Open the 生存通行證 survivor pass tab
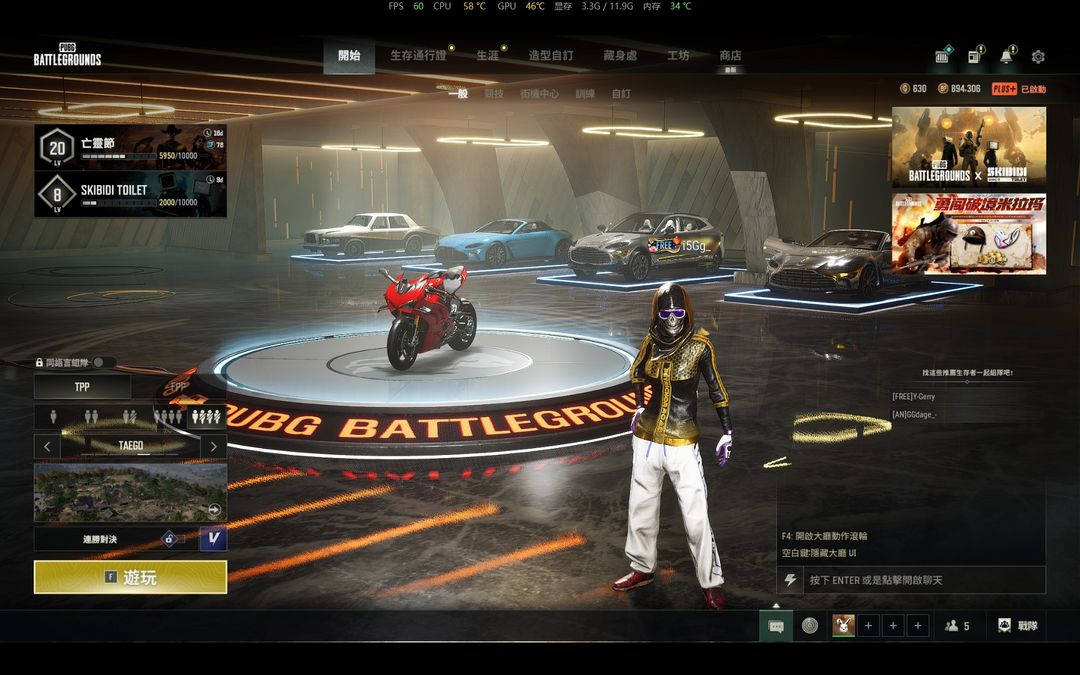The image size is (1080, 675). (418, 56)
